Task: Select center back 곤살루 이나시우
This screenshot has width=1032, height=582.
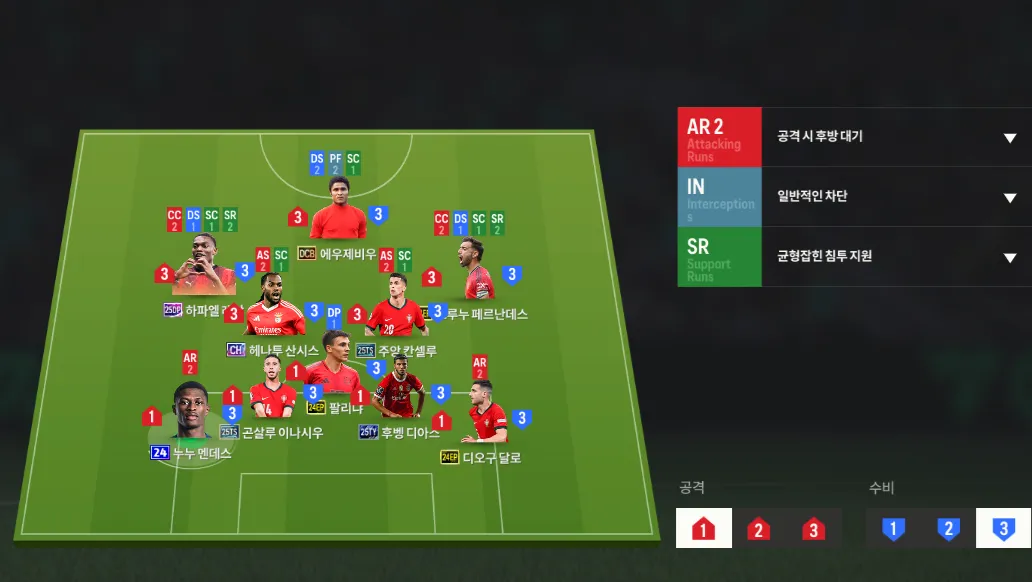Action: (270, 398)
